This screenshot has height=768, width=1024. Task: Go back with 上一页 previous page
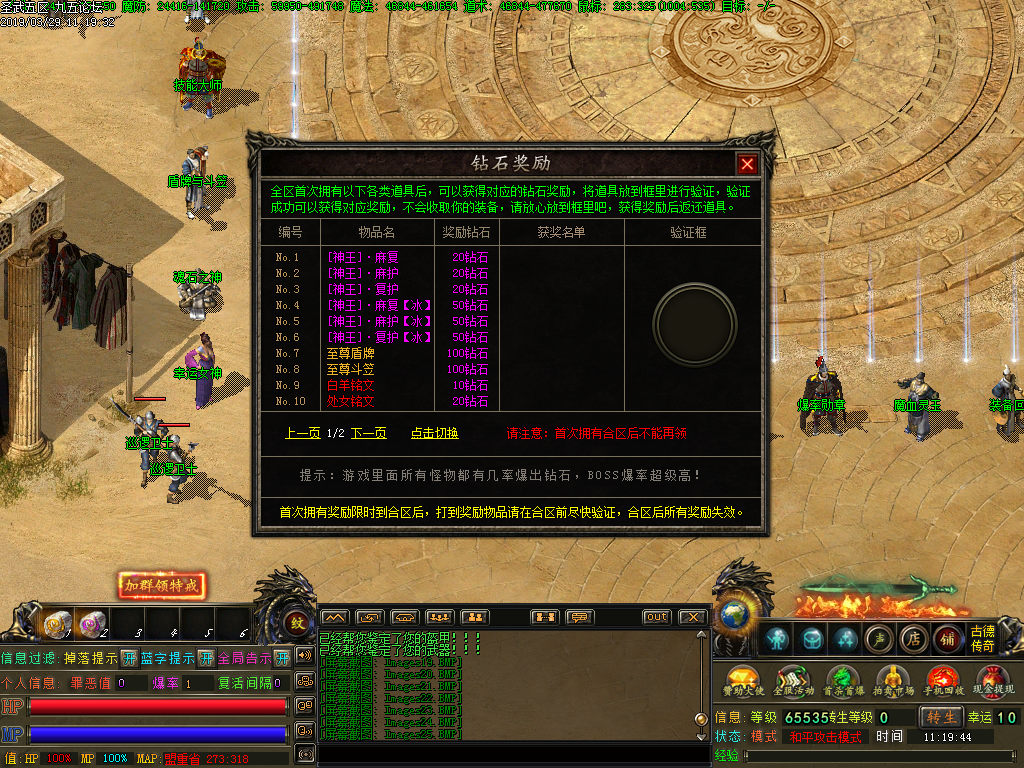(302, 433)
